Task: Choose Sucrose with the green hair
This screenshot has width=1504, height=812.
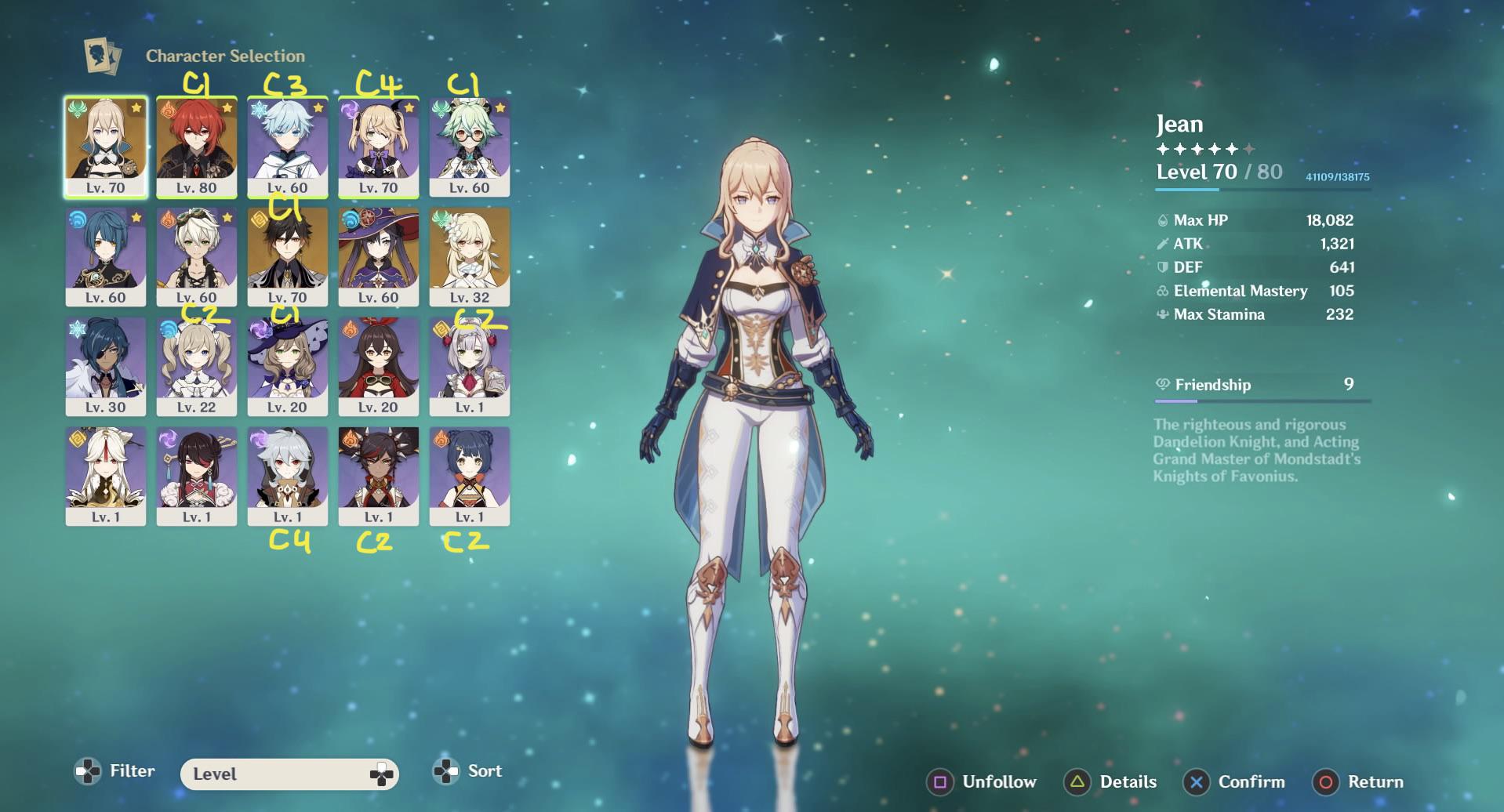Action: (x=469, y=147)
